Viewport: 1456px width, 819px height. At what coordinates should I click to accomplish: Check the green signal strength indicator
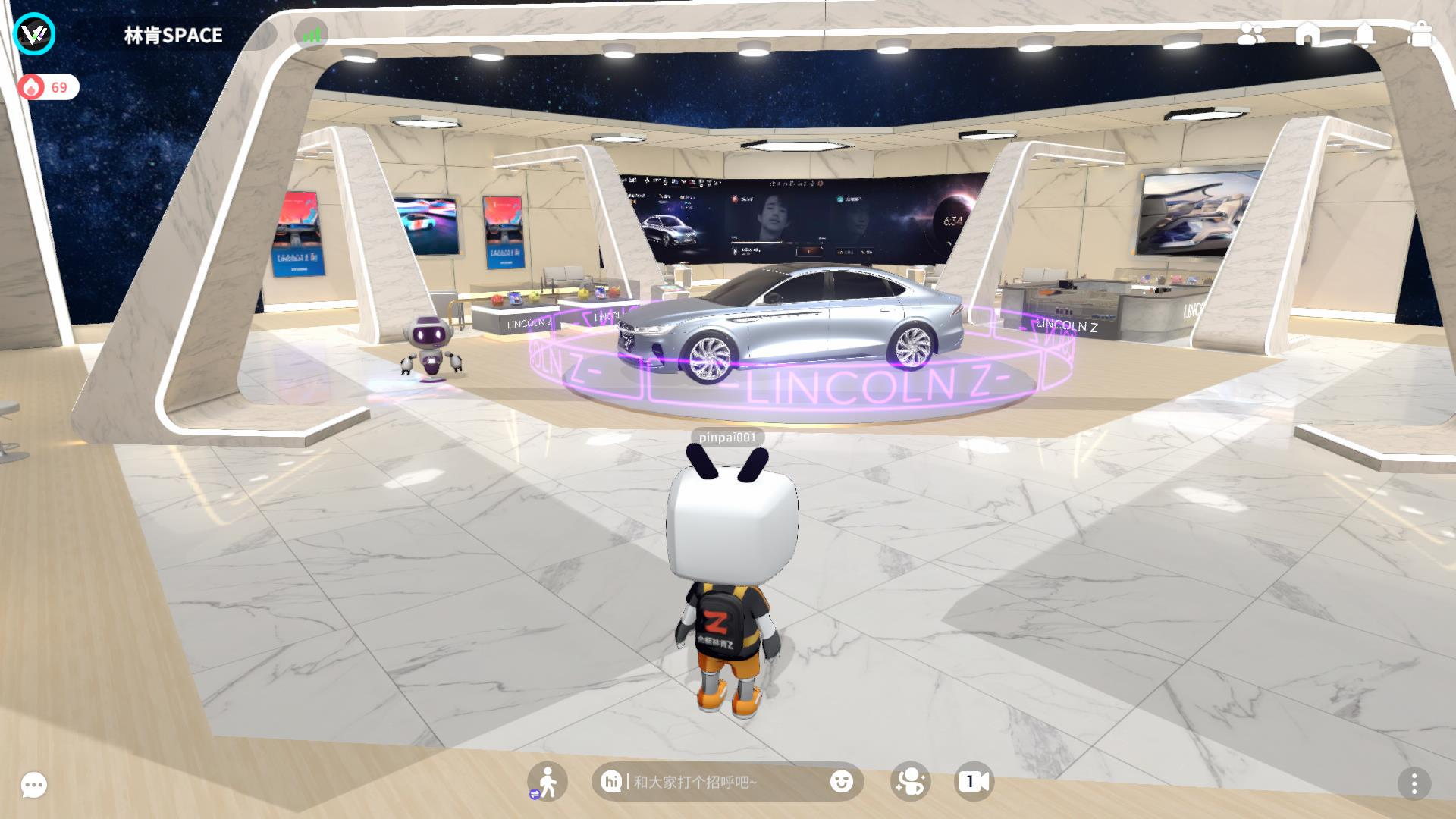312,35
